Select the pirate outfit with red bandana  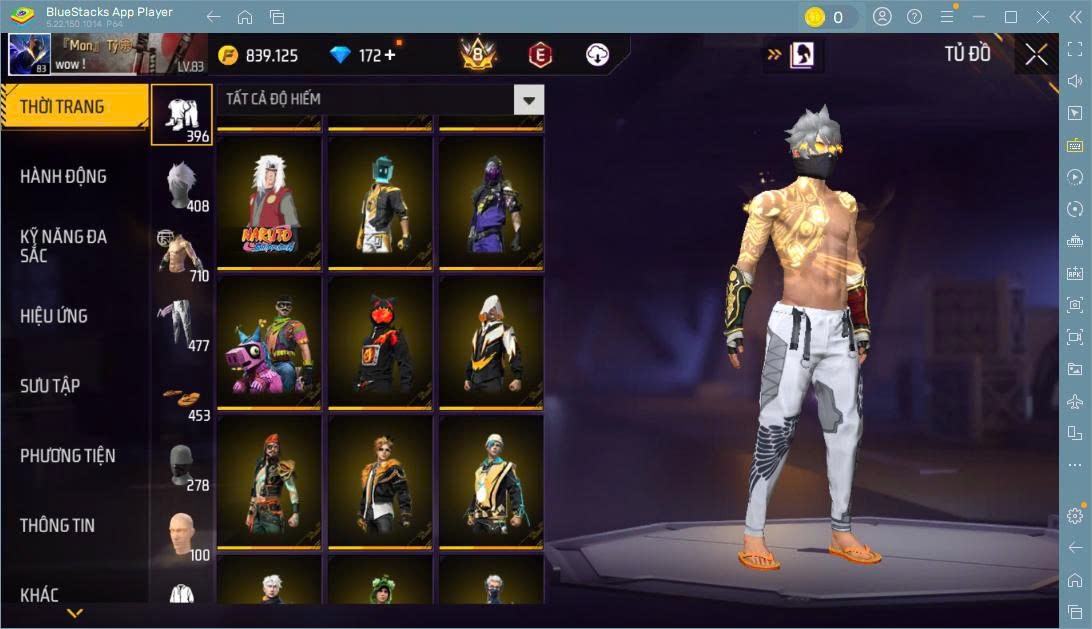(x=270, y=481)
